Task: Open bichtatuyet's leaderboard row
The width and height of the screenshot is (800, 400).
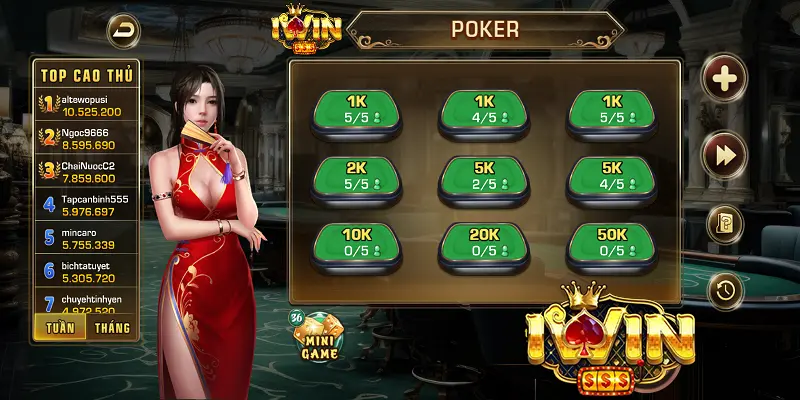Action: pyautogui.click(x=88, y=272)
